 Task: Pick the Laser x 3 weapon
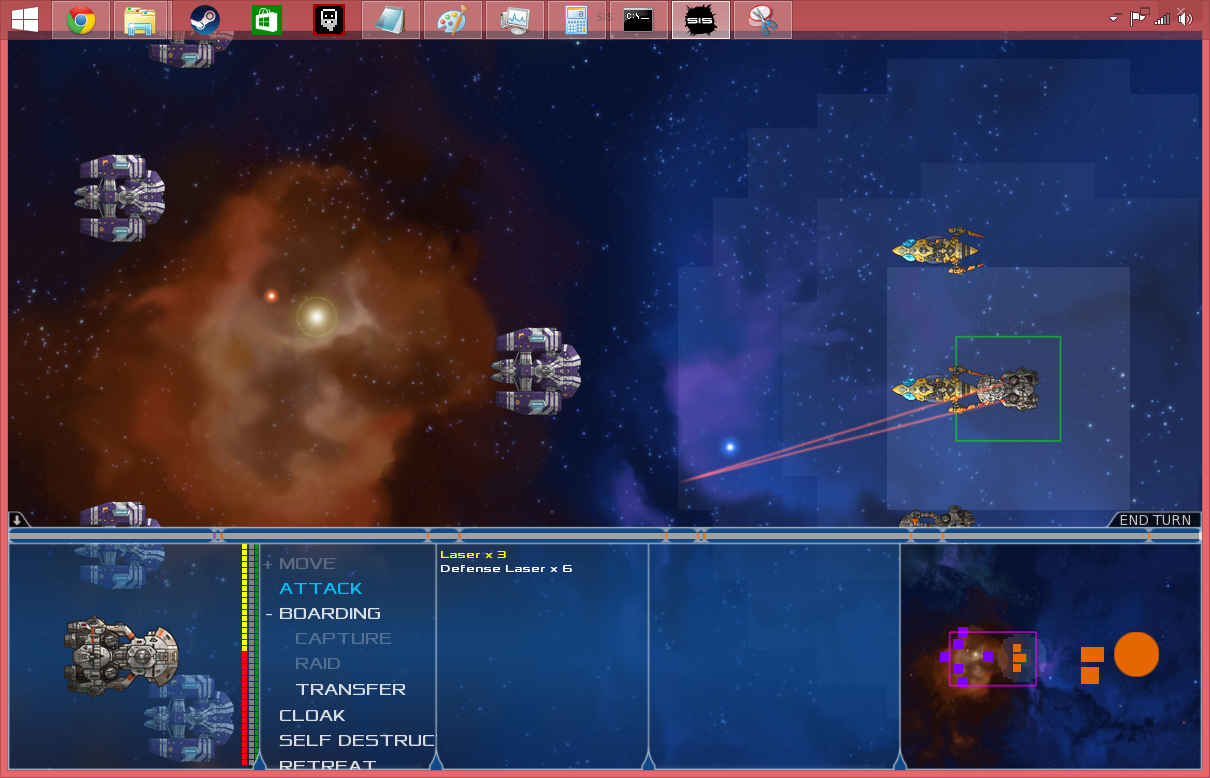click(x=473, y=554)
